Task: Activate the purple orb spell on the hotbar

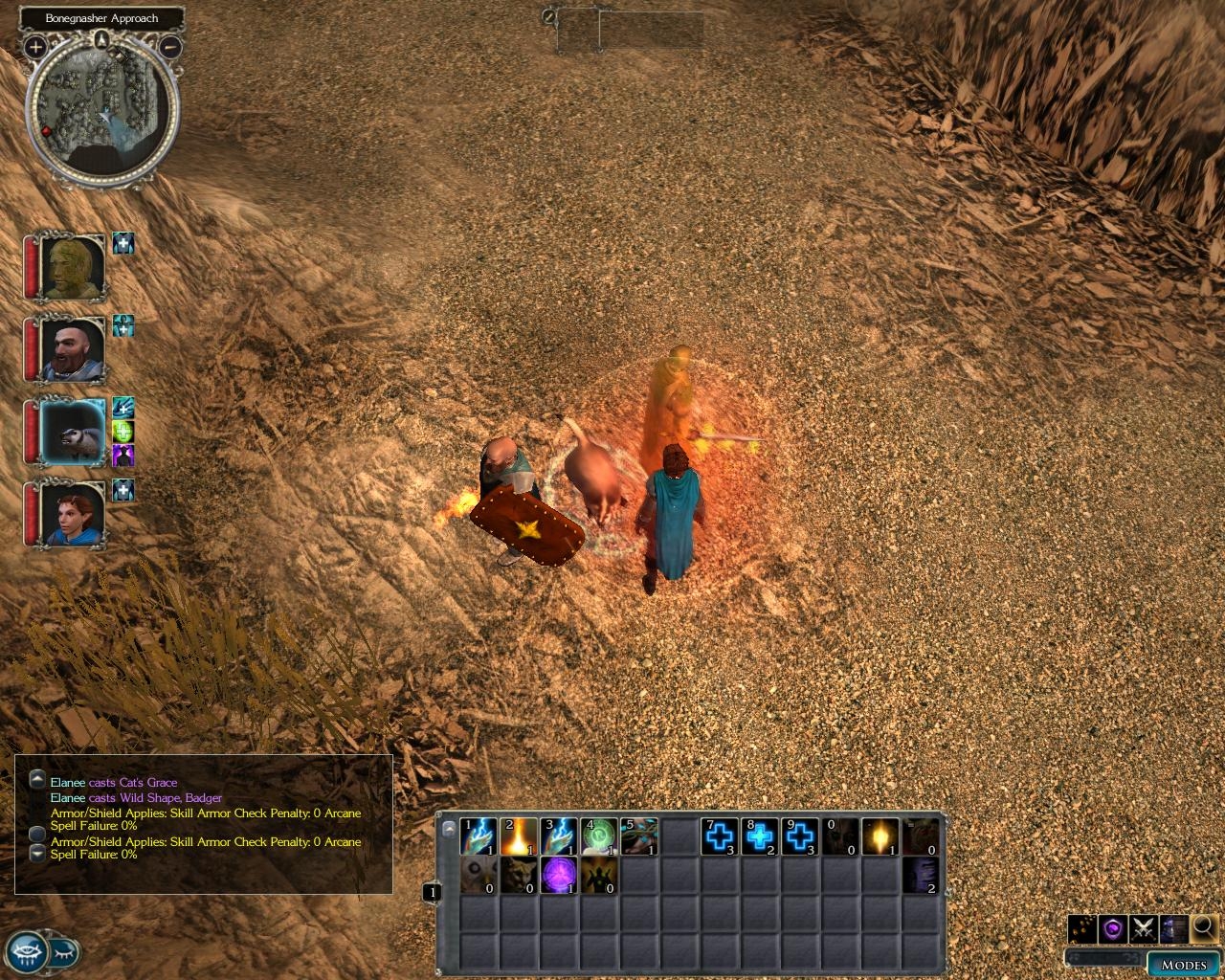Action: pos(559,876)
